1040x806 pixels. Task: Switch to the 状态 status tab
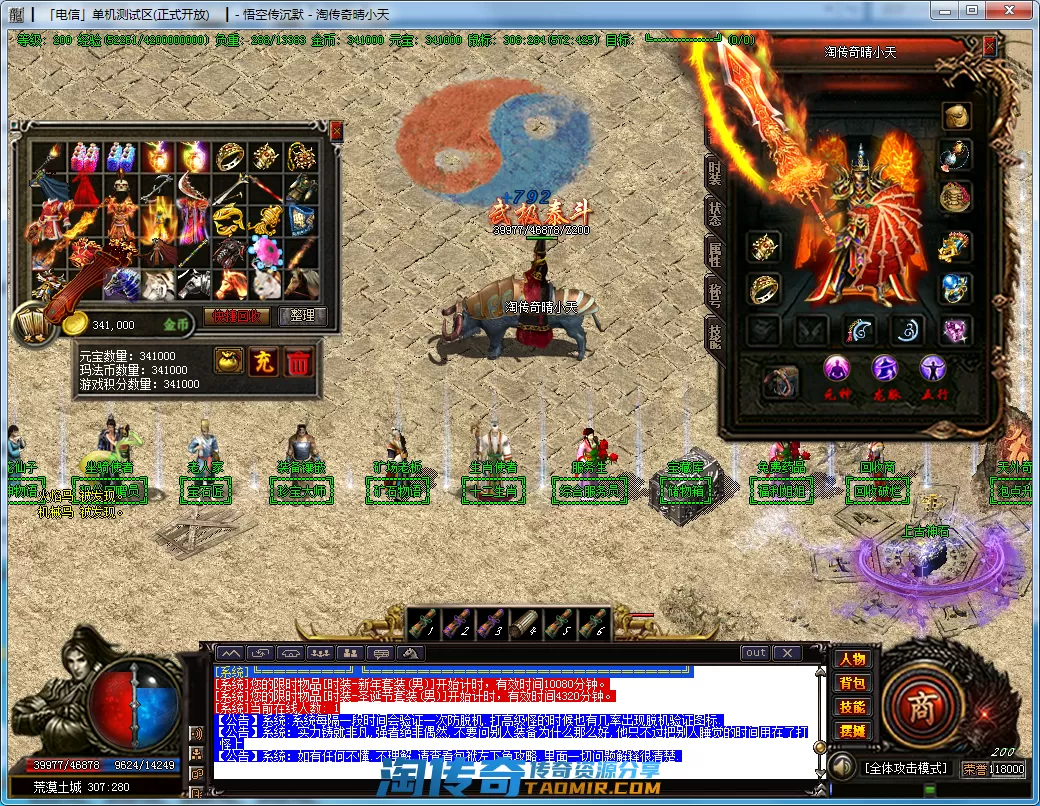tap(714, 213)
